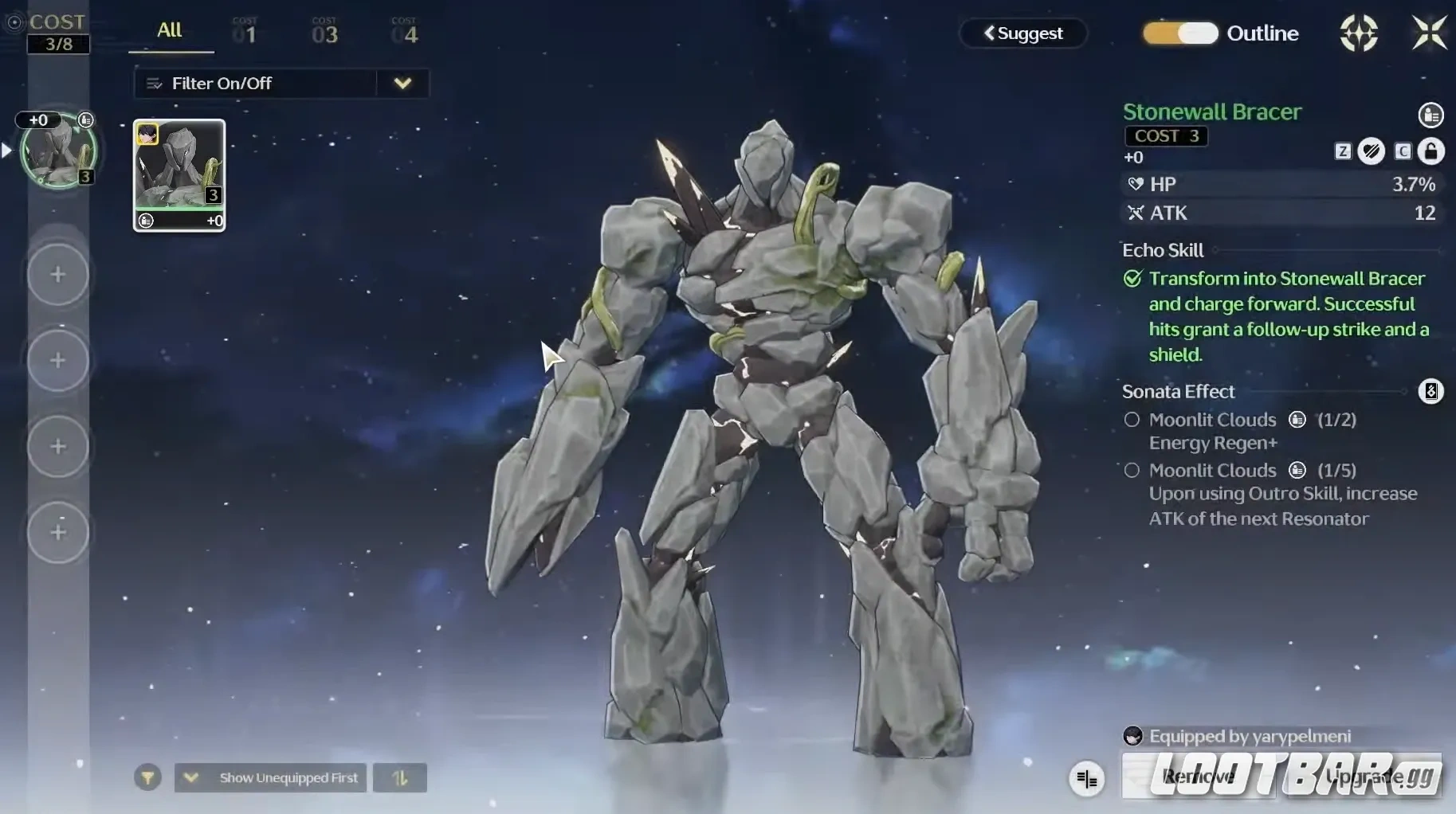Upgrade the Stonewall Bracer echo
This screenshot has width=1456, height=814.
1364,777
